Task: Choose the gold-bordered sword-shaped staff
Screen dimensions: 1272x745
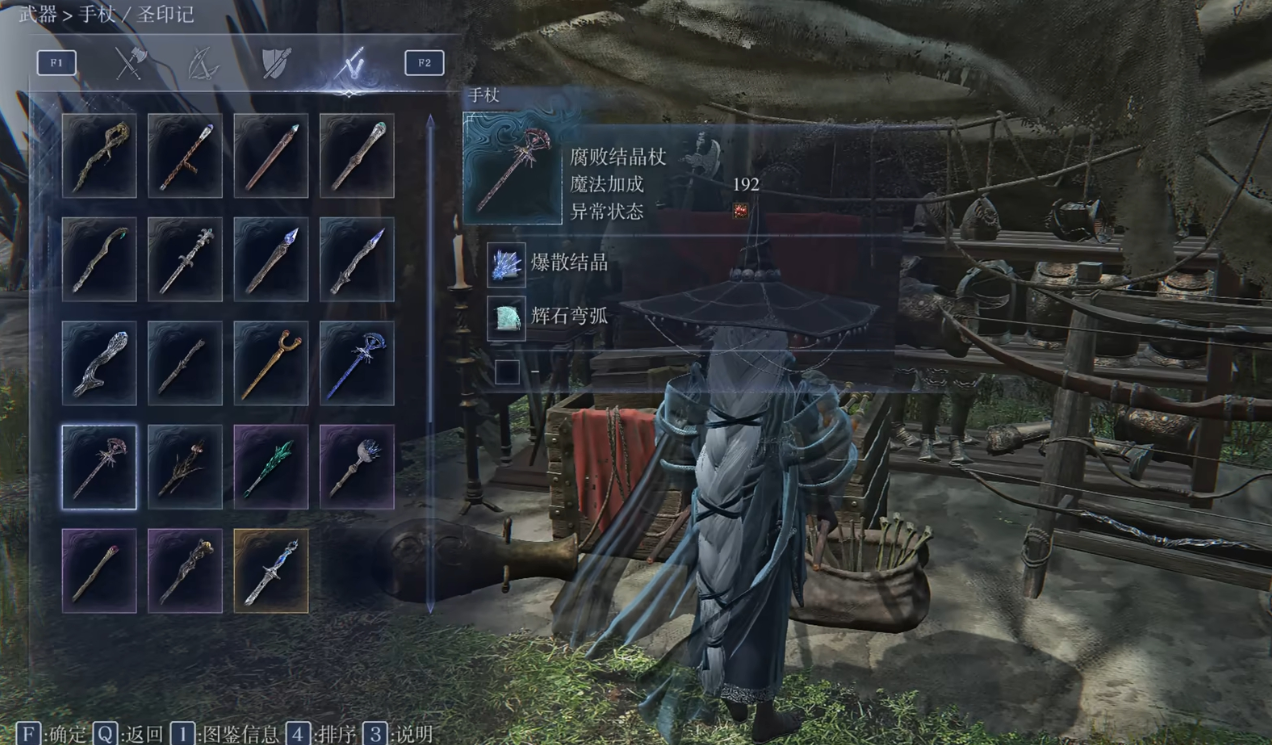Action: click(271, 571)
